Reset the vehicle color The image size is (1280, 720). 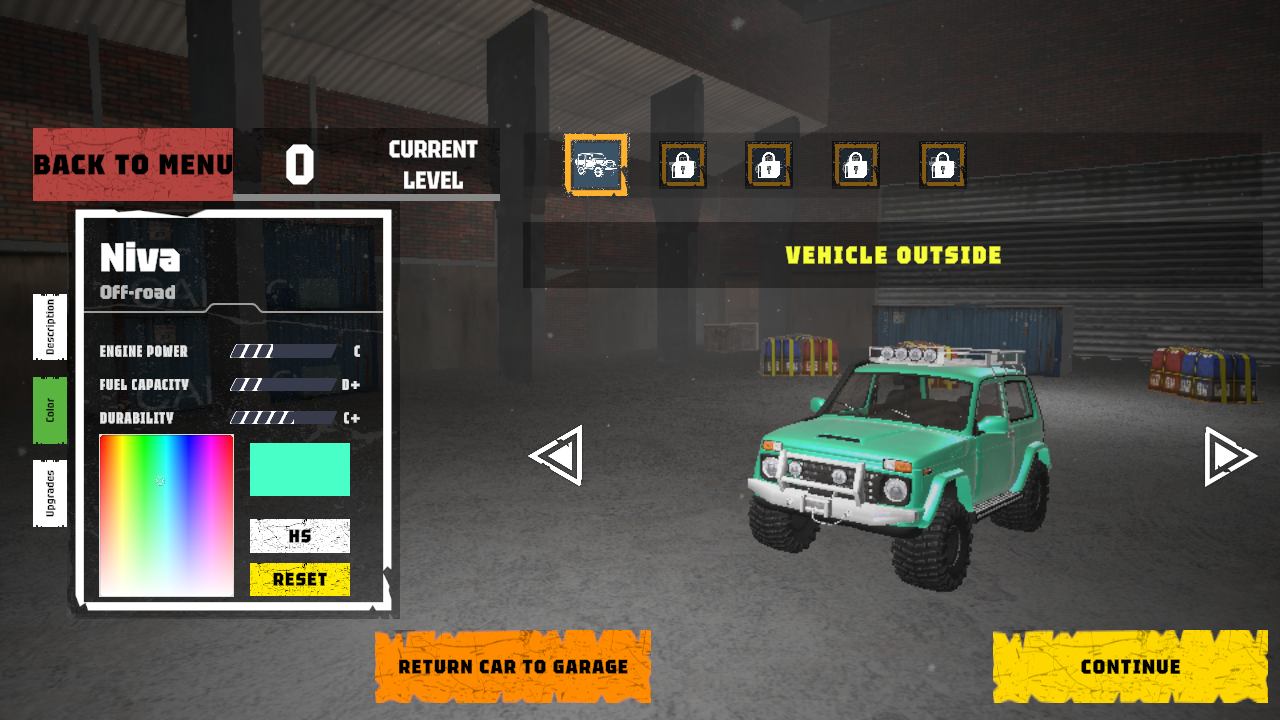[x=299, y=579]
